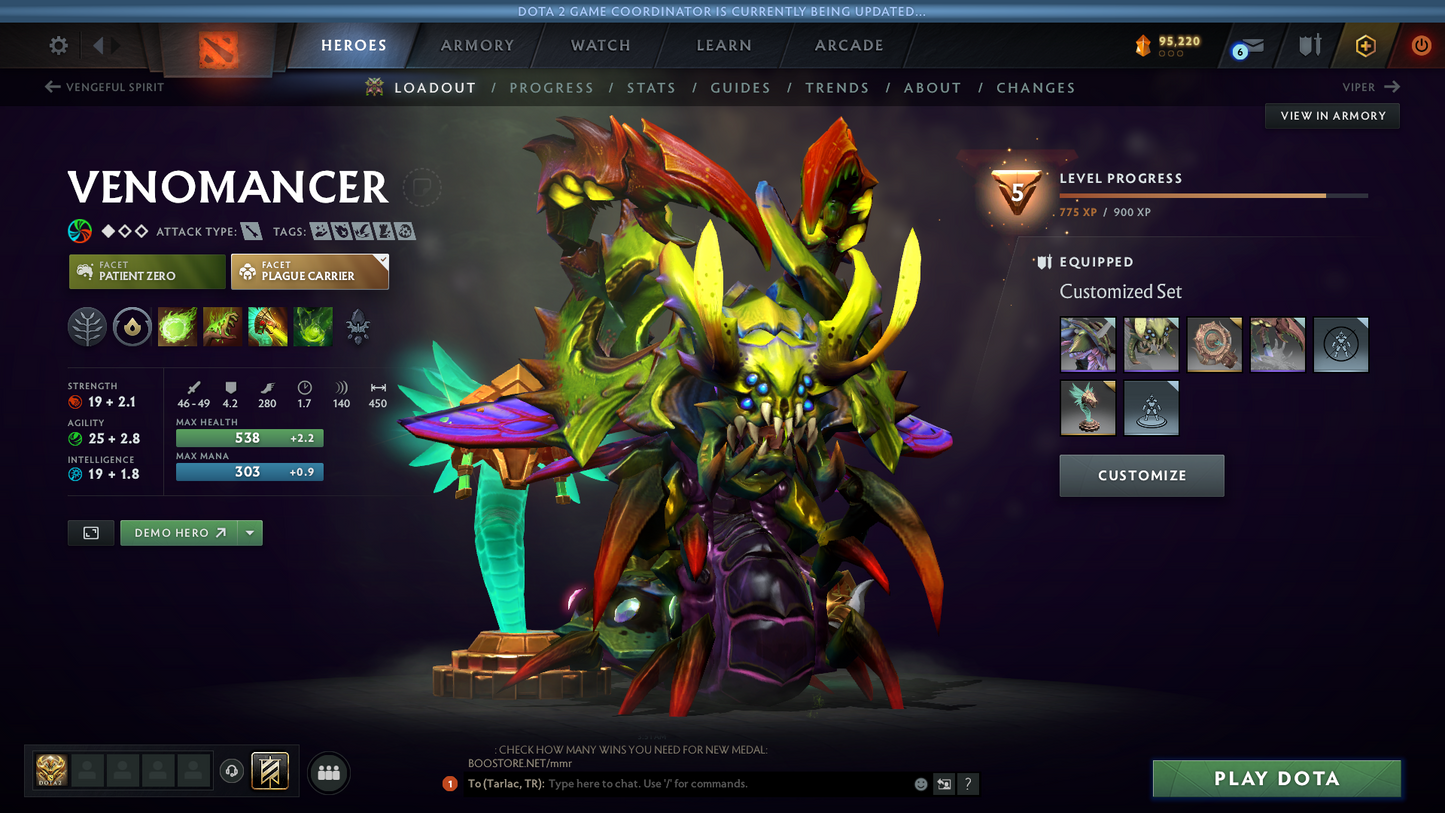Screen dimensions: 1445x813
Task: Click the PLAY DOTA button
Action: click(1276, 778)
